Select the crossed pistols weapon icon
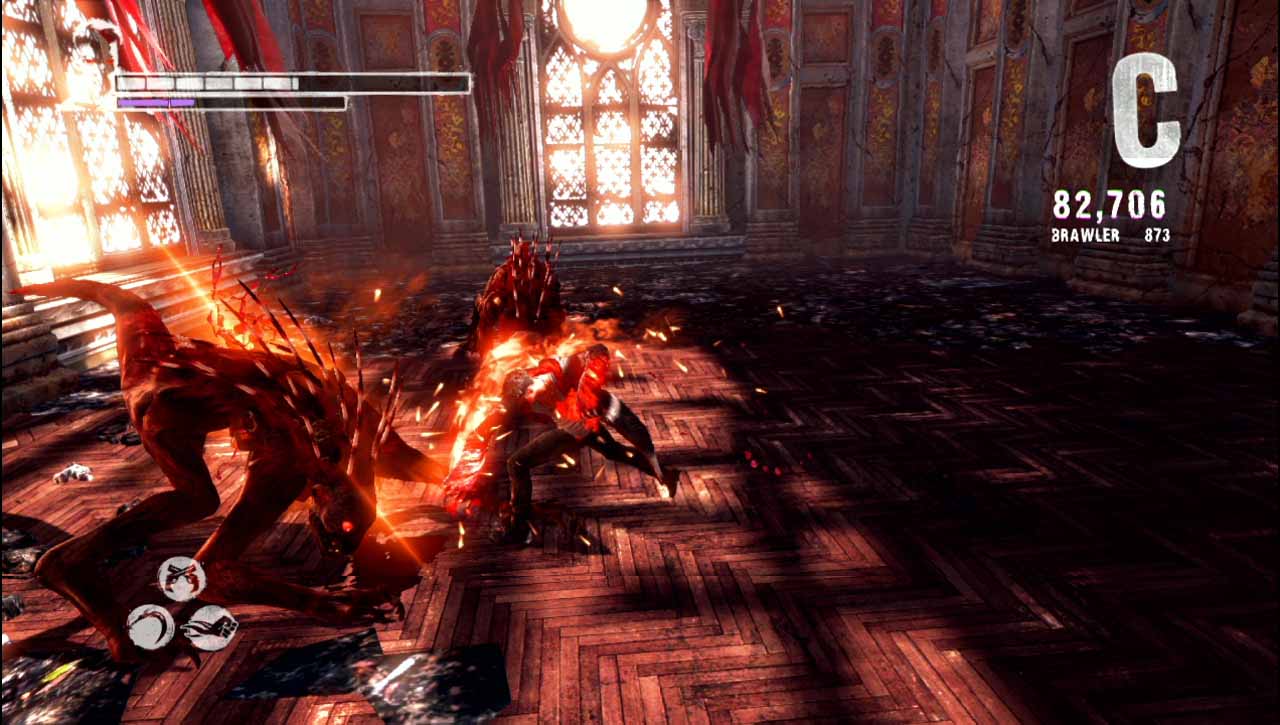The width and height of the screenshot is (1280, 725). point(181,578)
